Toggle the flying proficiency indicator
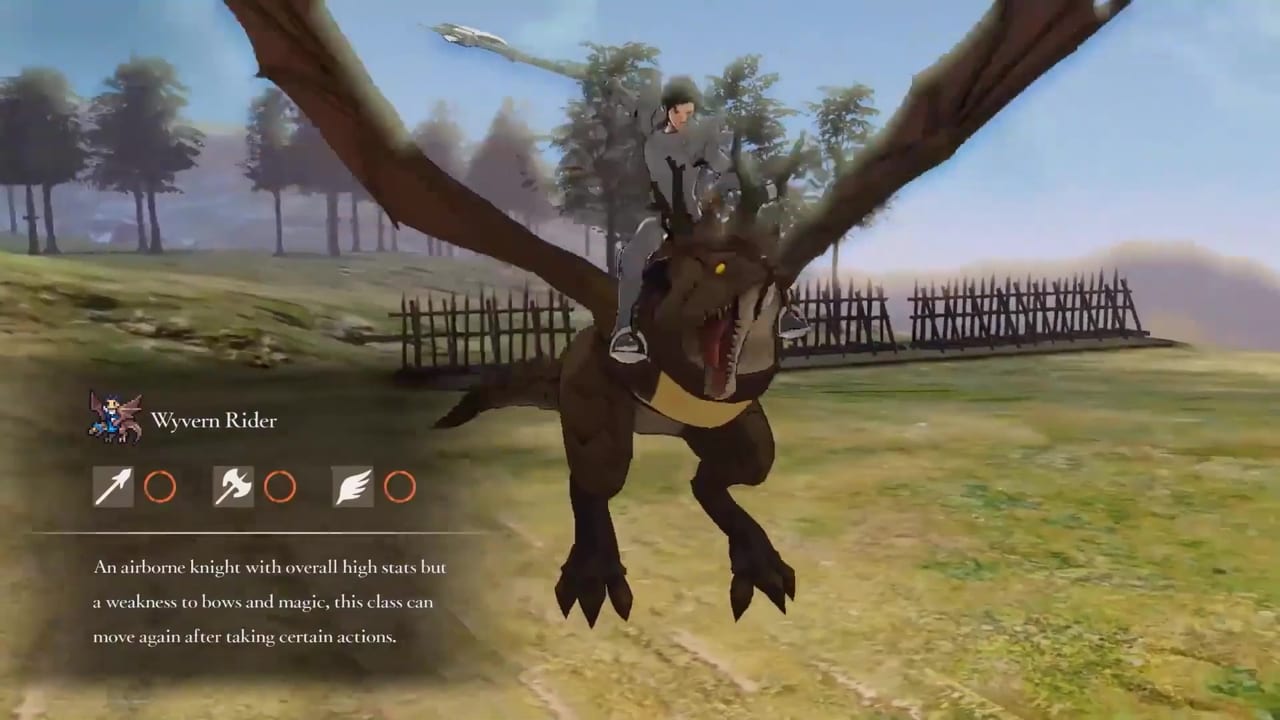 coord(352,487)
